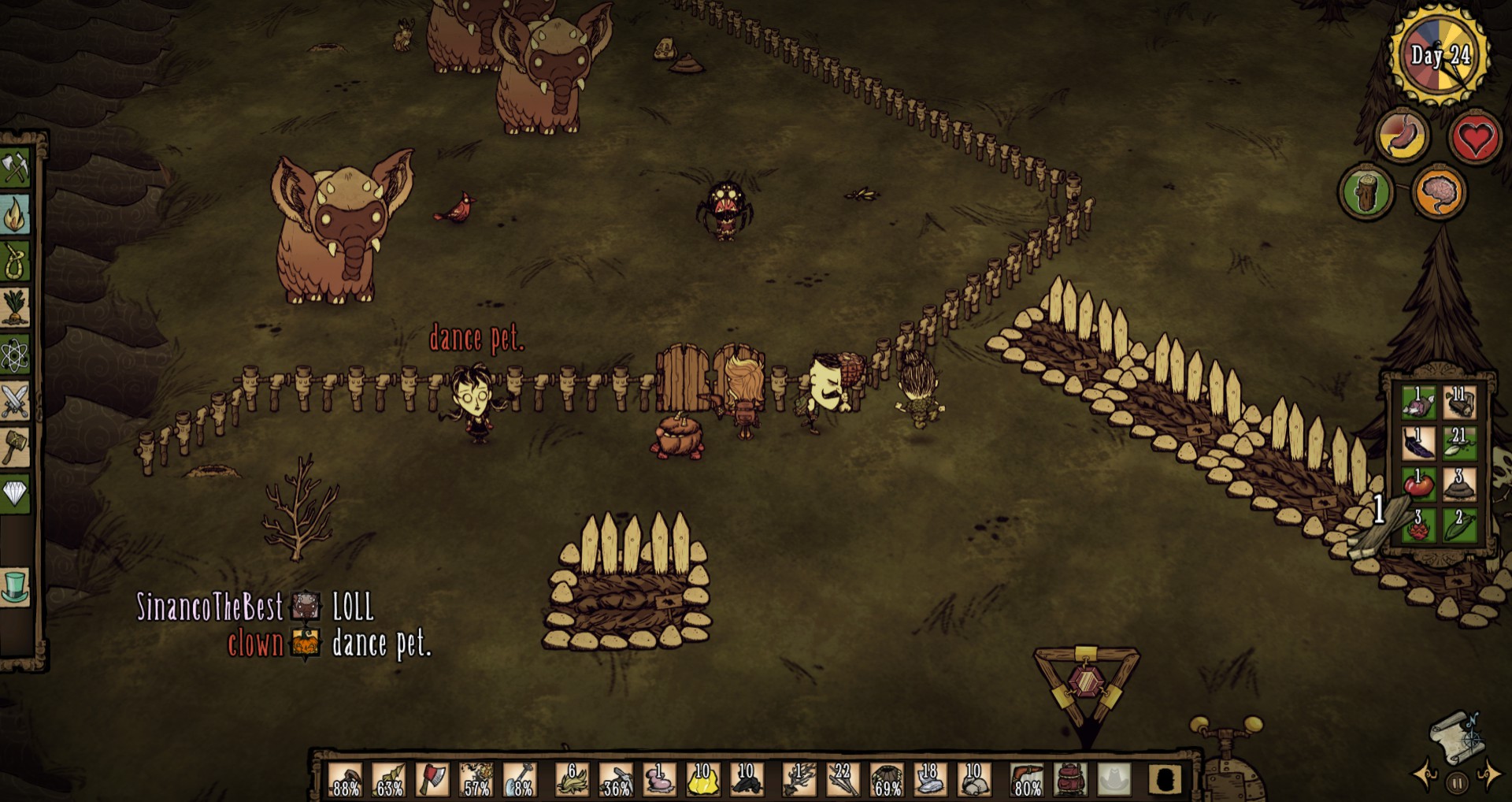Open the map scroll
1512x802 pixels.
1455,737
